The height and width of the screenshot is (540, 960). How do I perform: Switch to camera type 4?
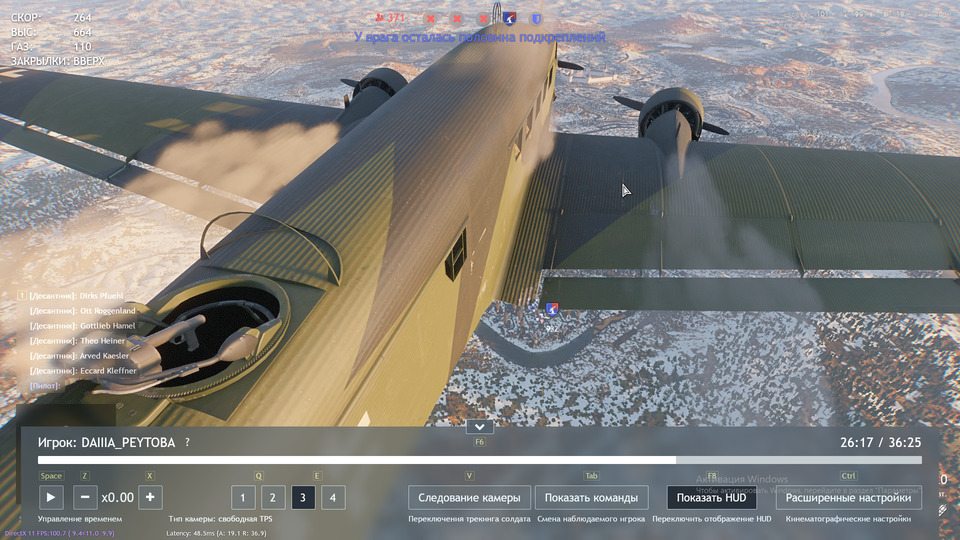coord(333,497)
